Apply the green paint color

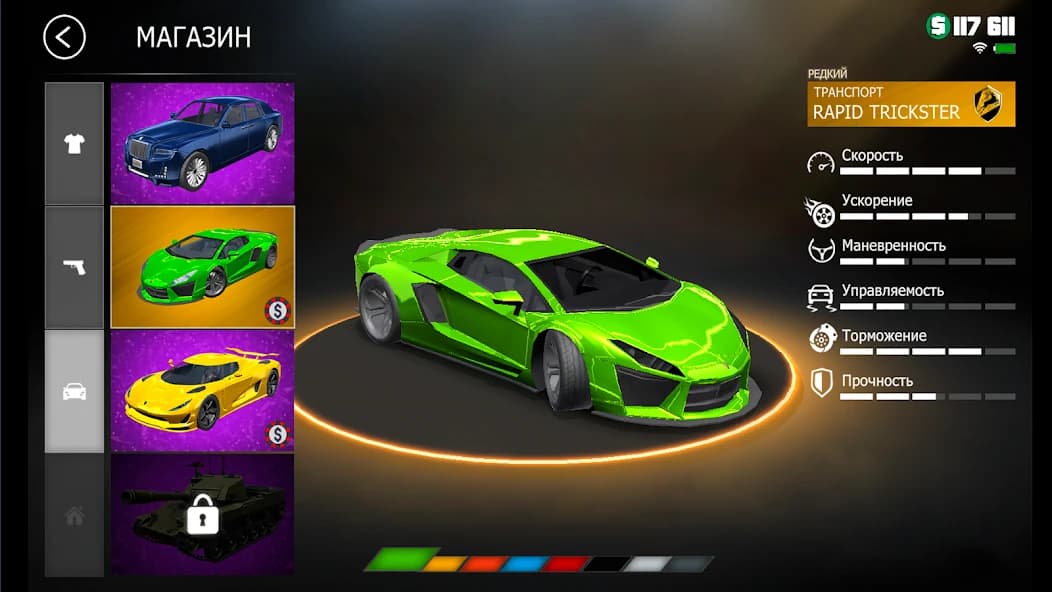point(402,560)
